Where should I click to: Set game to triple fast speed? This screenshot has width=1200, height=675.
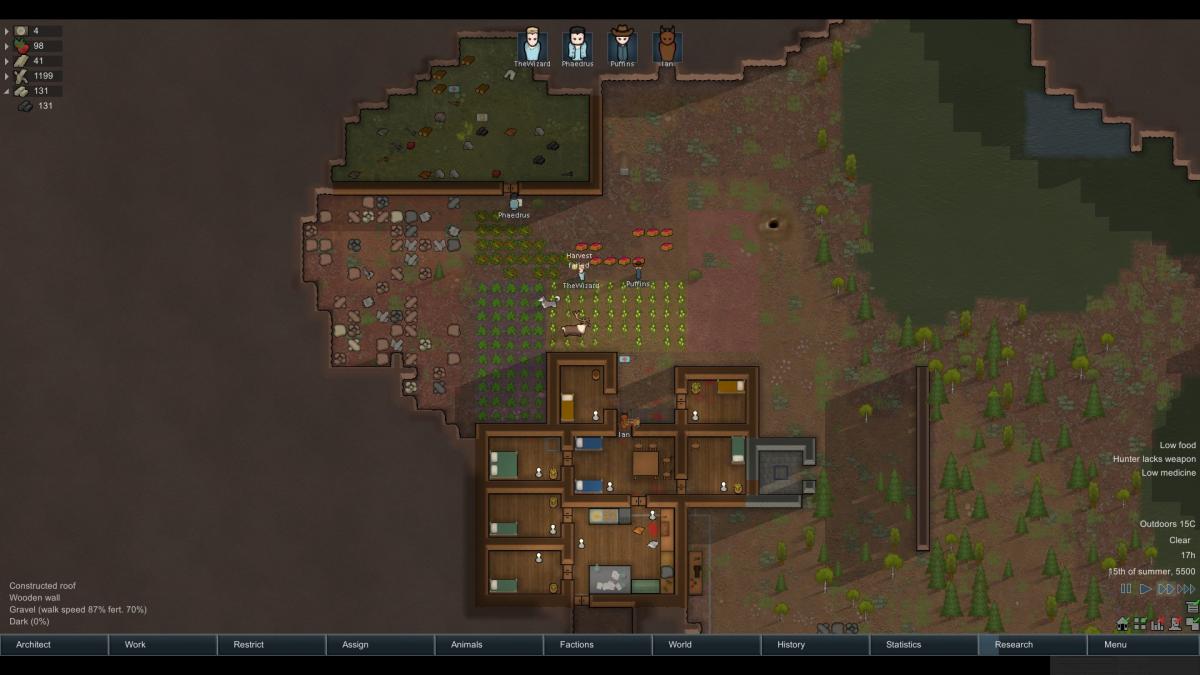(1186, 589)
